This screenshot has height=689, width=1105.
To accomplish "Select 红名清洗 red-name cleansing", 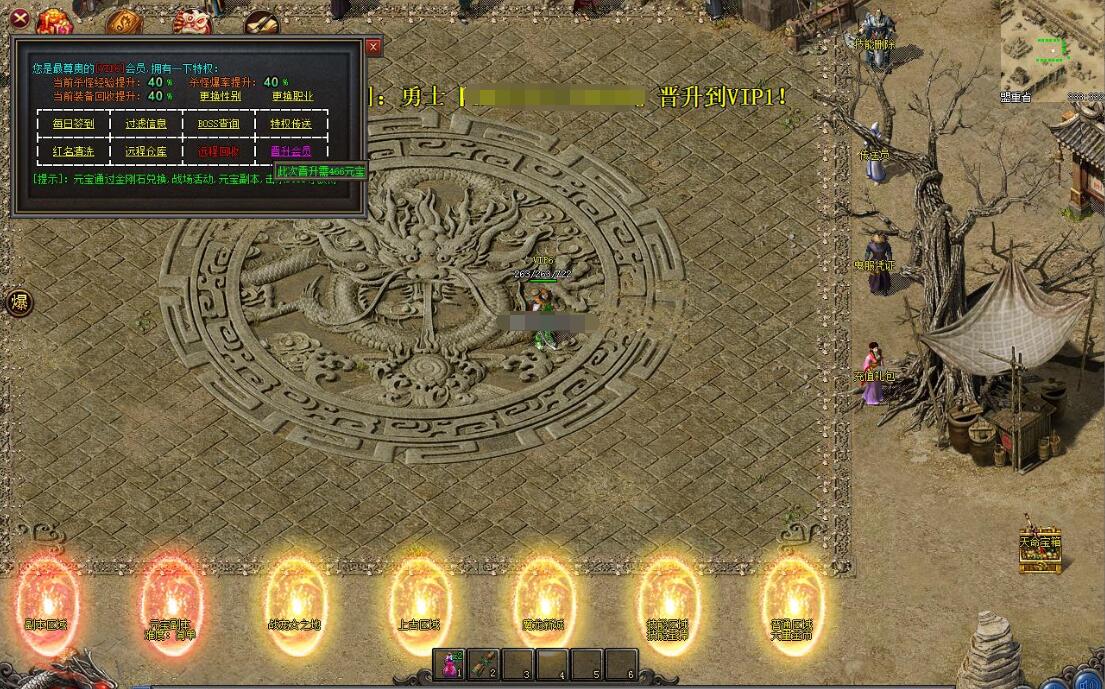I will pyautogui.click(x=73, y=152).
